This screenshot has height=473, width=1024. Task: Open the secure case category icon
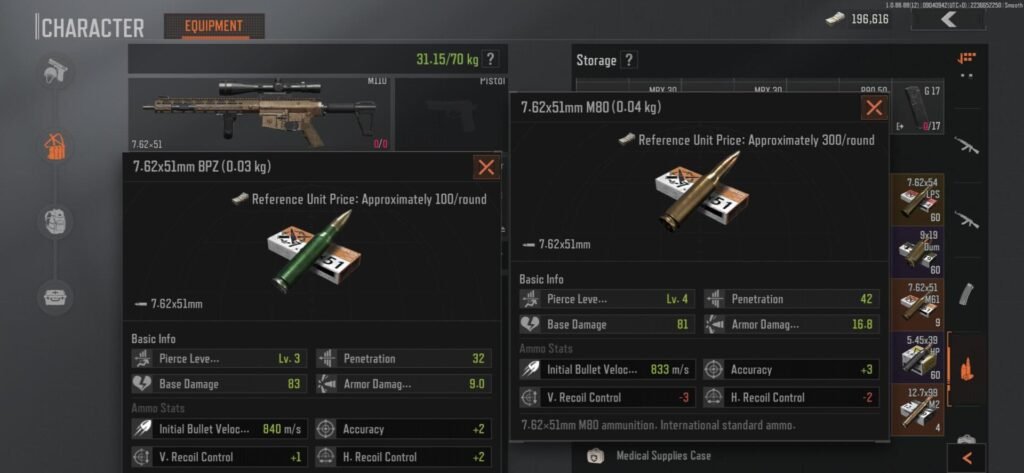pos(55,296)
